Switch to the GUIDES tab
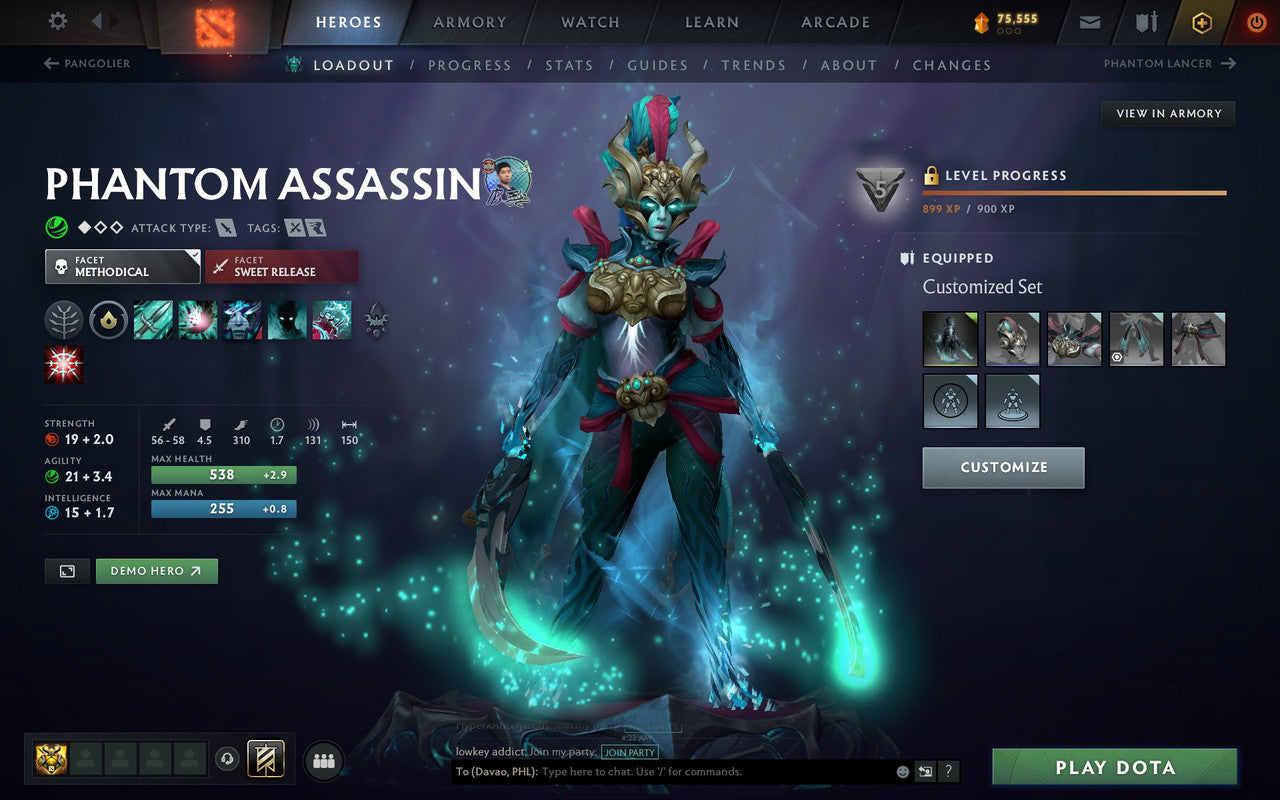Viewport: 1280px width, 800px height. pyautogui.click(x=657, y=64)
